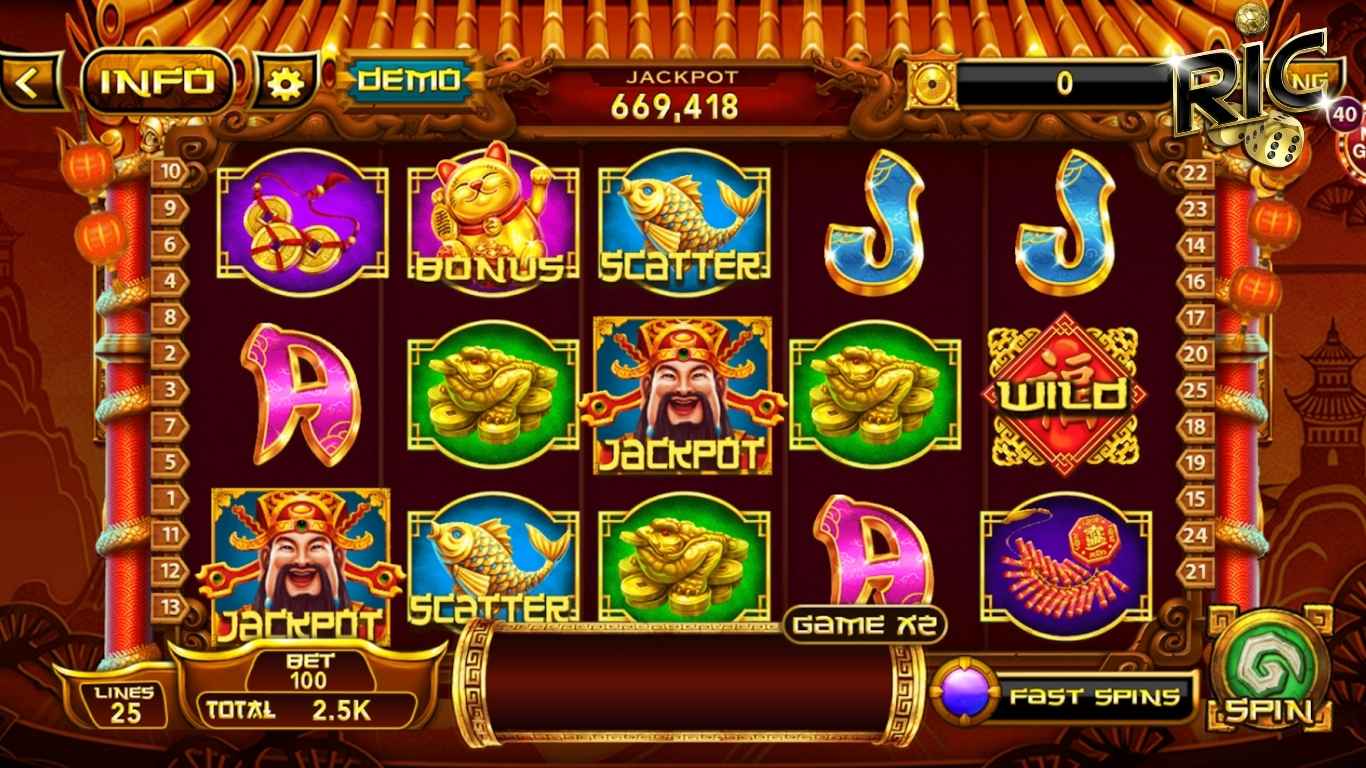
Task: Highlight payline number 1 marker
Action: [170, 498]
